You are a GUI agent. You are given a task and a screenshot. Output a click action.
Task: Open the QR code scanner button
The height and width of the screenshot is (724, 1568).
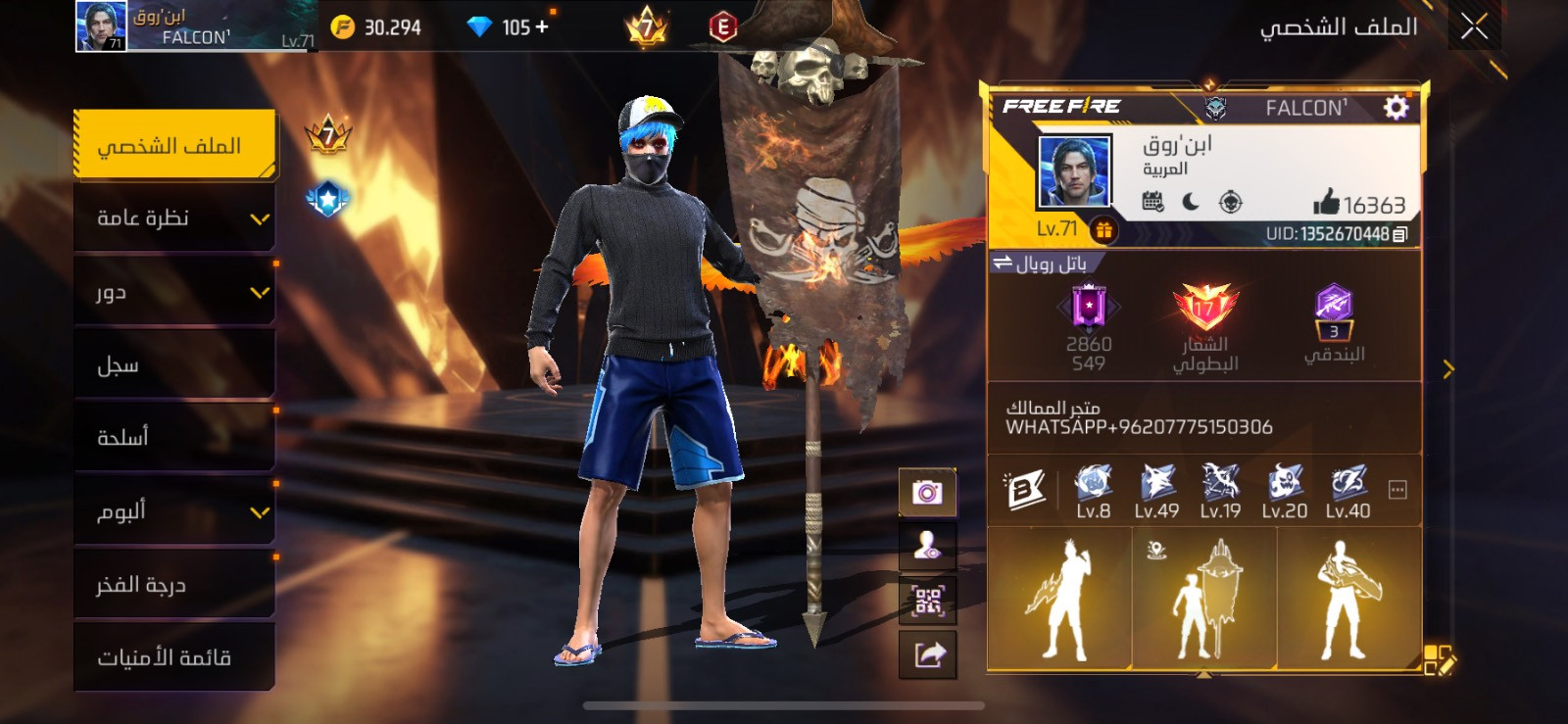[927, 600]
